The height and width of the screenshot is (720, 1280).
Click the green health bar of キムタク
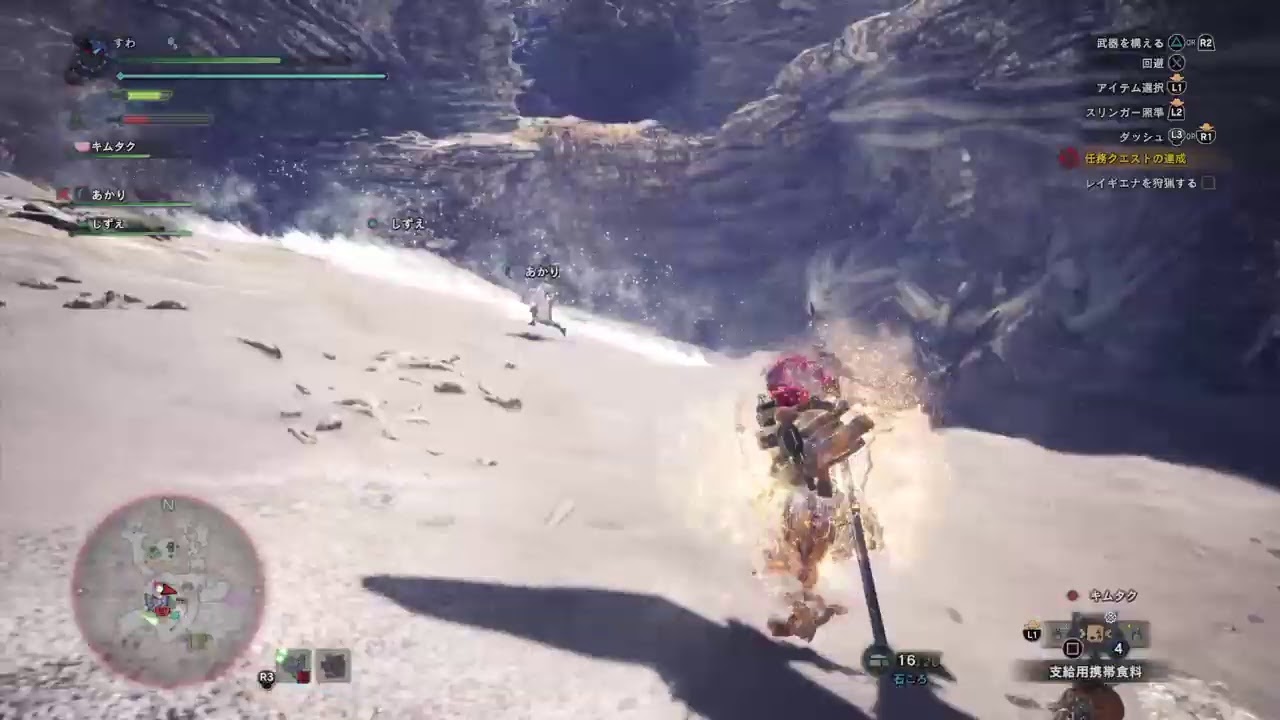121,156
